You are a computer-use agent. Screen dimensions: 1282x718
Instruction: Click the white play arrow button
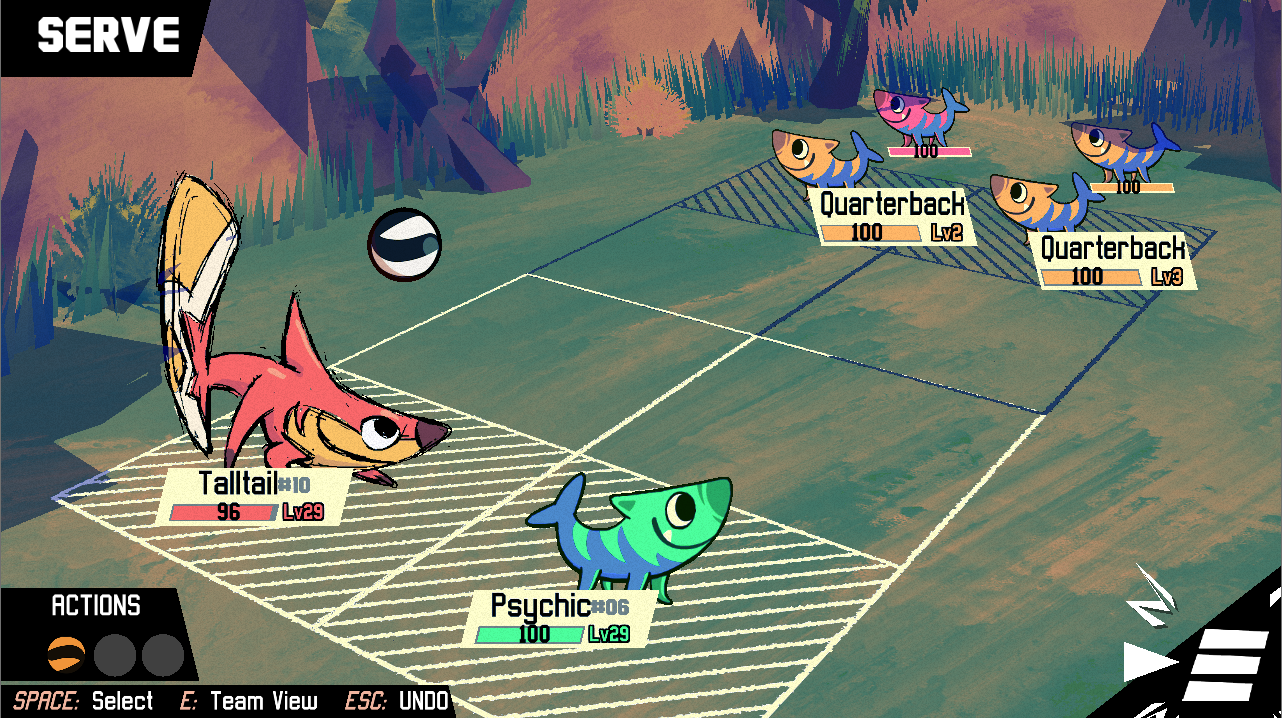pos(1150,662)
